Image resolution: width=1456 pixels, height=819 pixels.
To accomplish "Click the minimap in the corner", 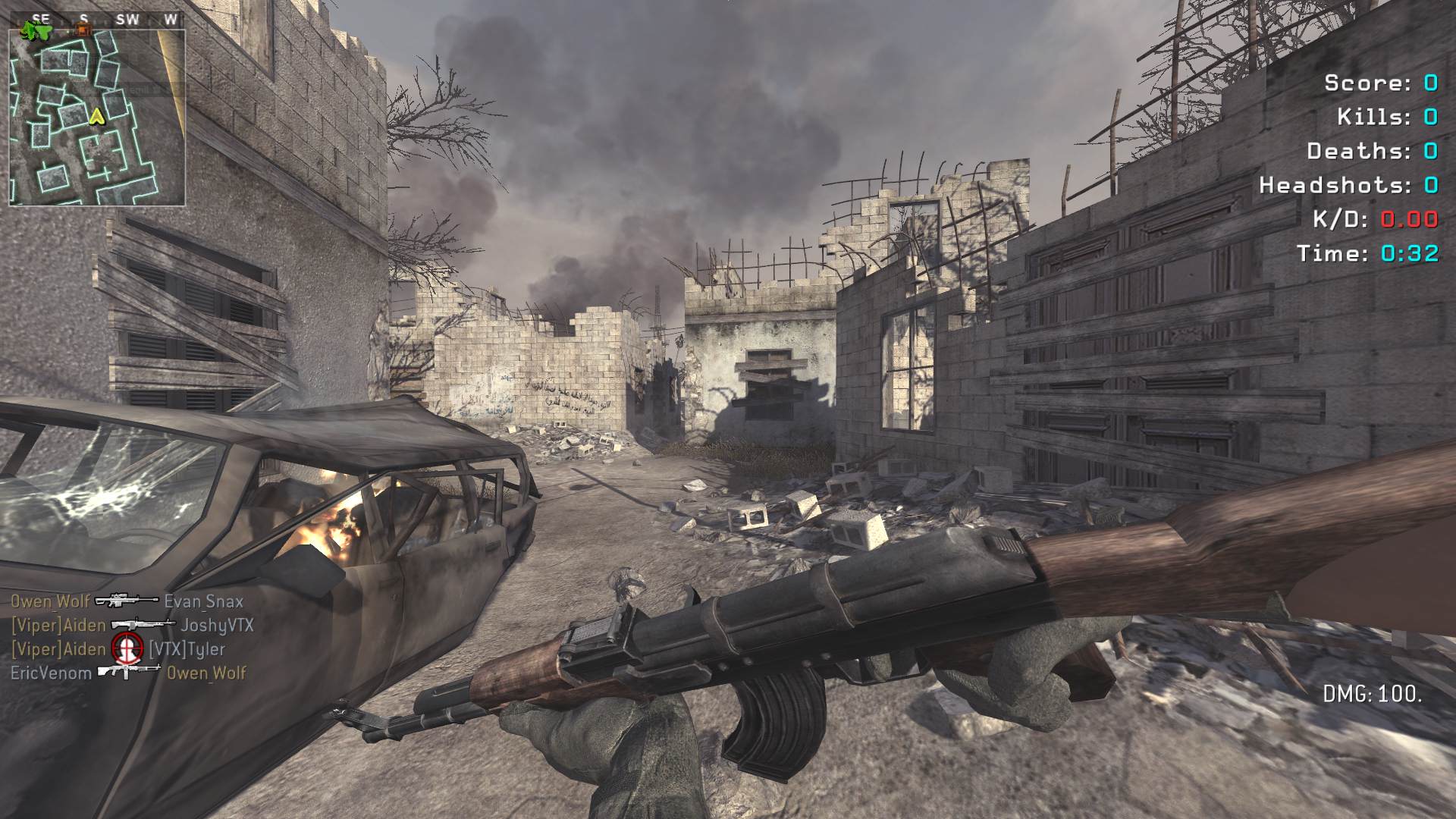I will (97, 118).
